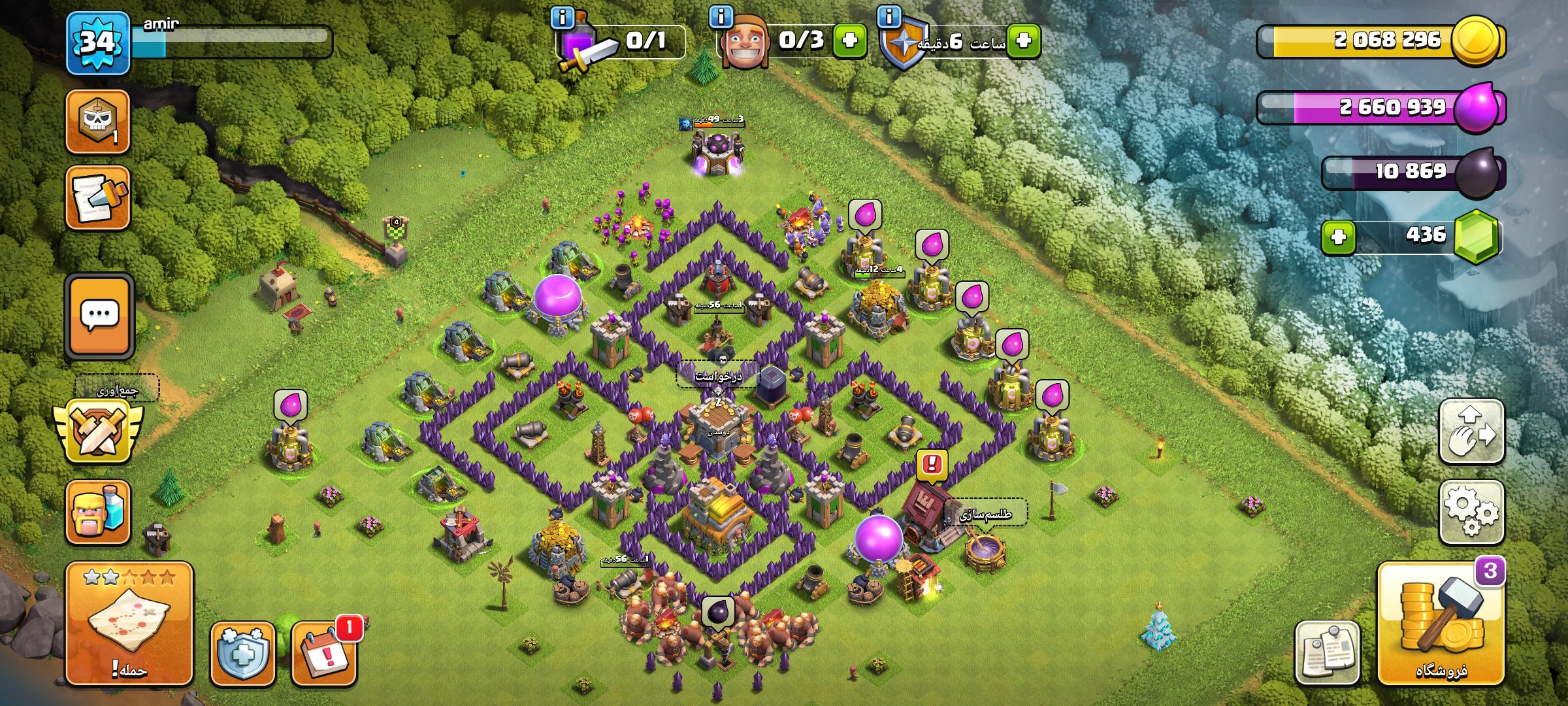
Task: Open the events calendar button
Action: click(x=324, y=653)
